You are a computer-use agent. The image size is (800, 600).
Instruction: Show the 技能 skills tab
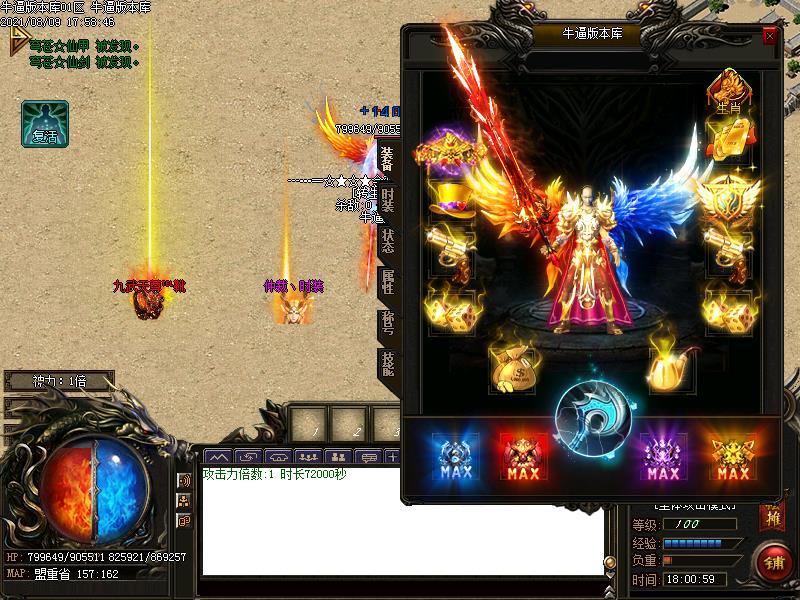pos(388,364)
